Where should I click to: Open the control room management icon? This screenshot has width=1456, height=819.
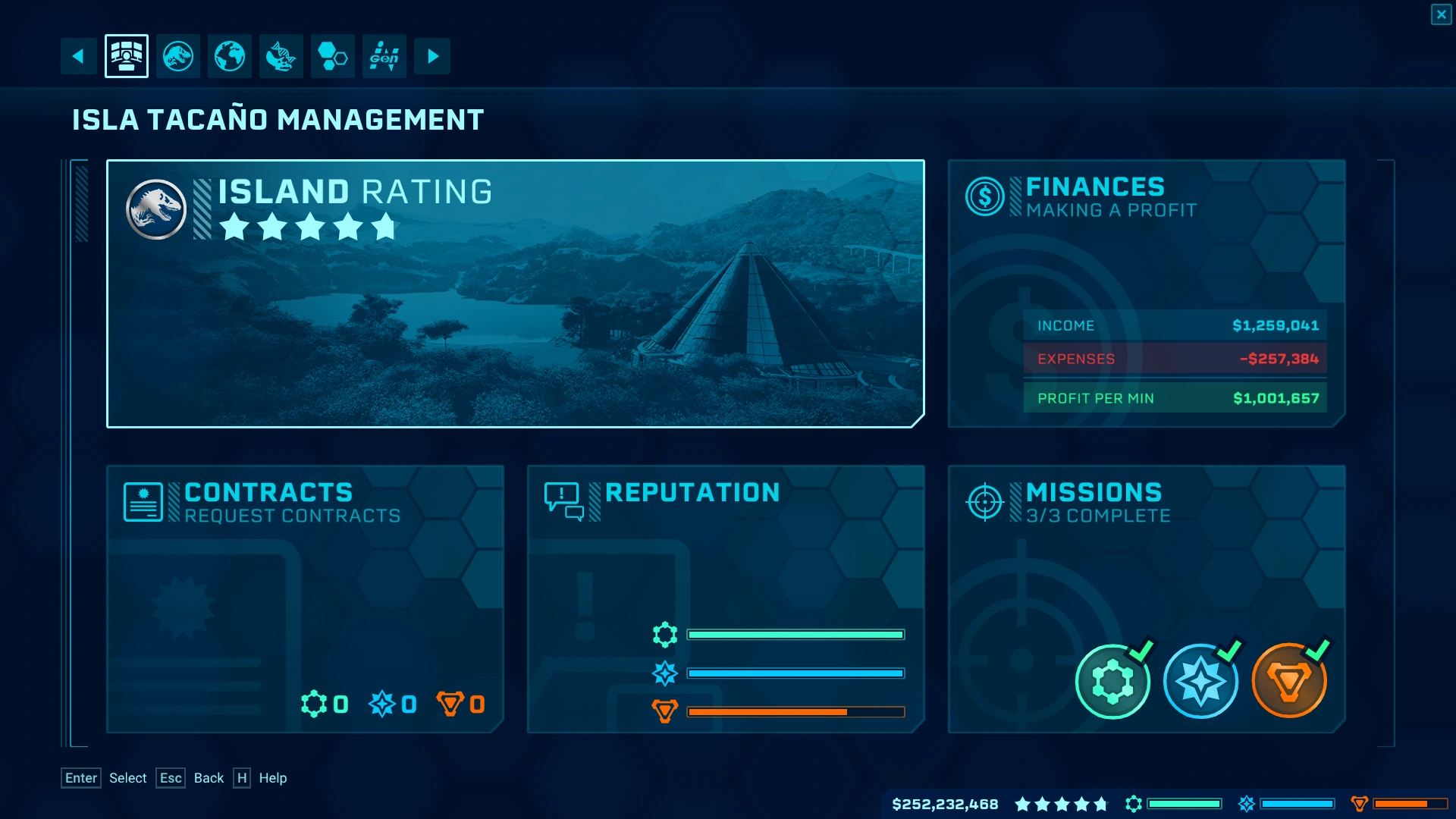(x=126, y=55)
